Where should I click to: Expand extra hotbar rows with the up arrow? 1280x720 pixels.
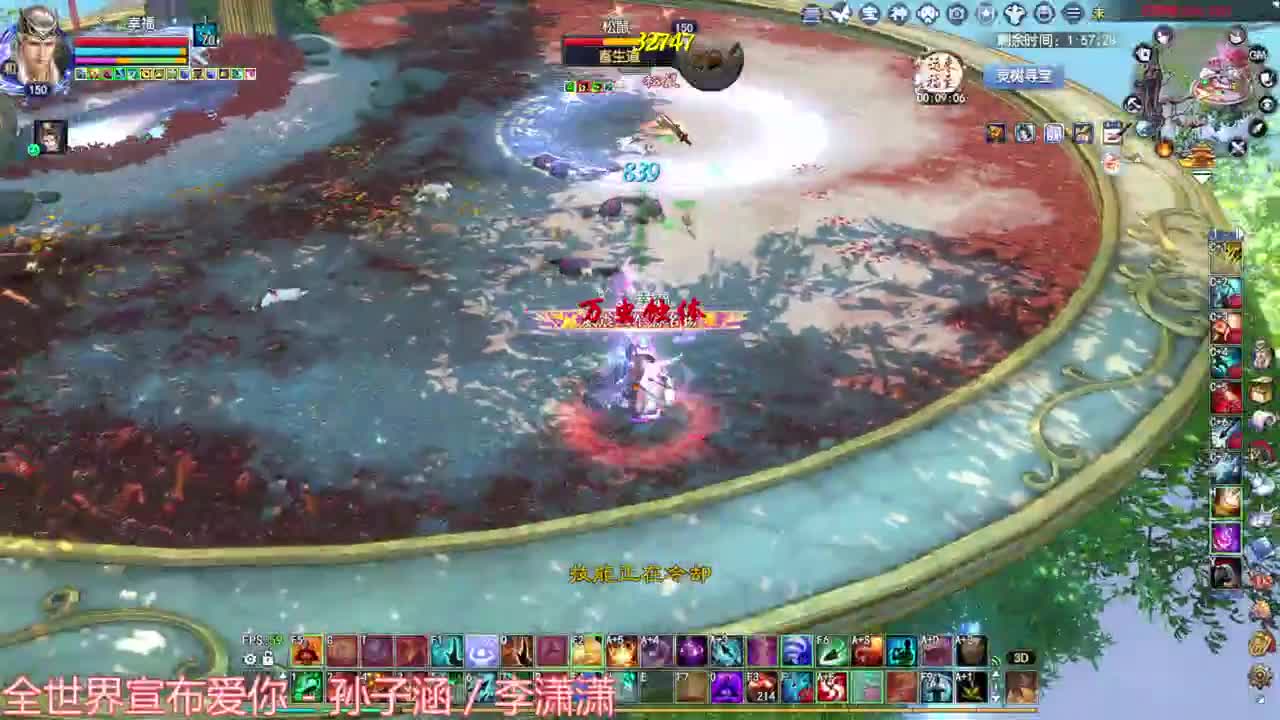tap(996, 674)
